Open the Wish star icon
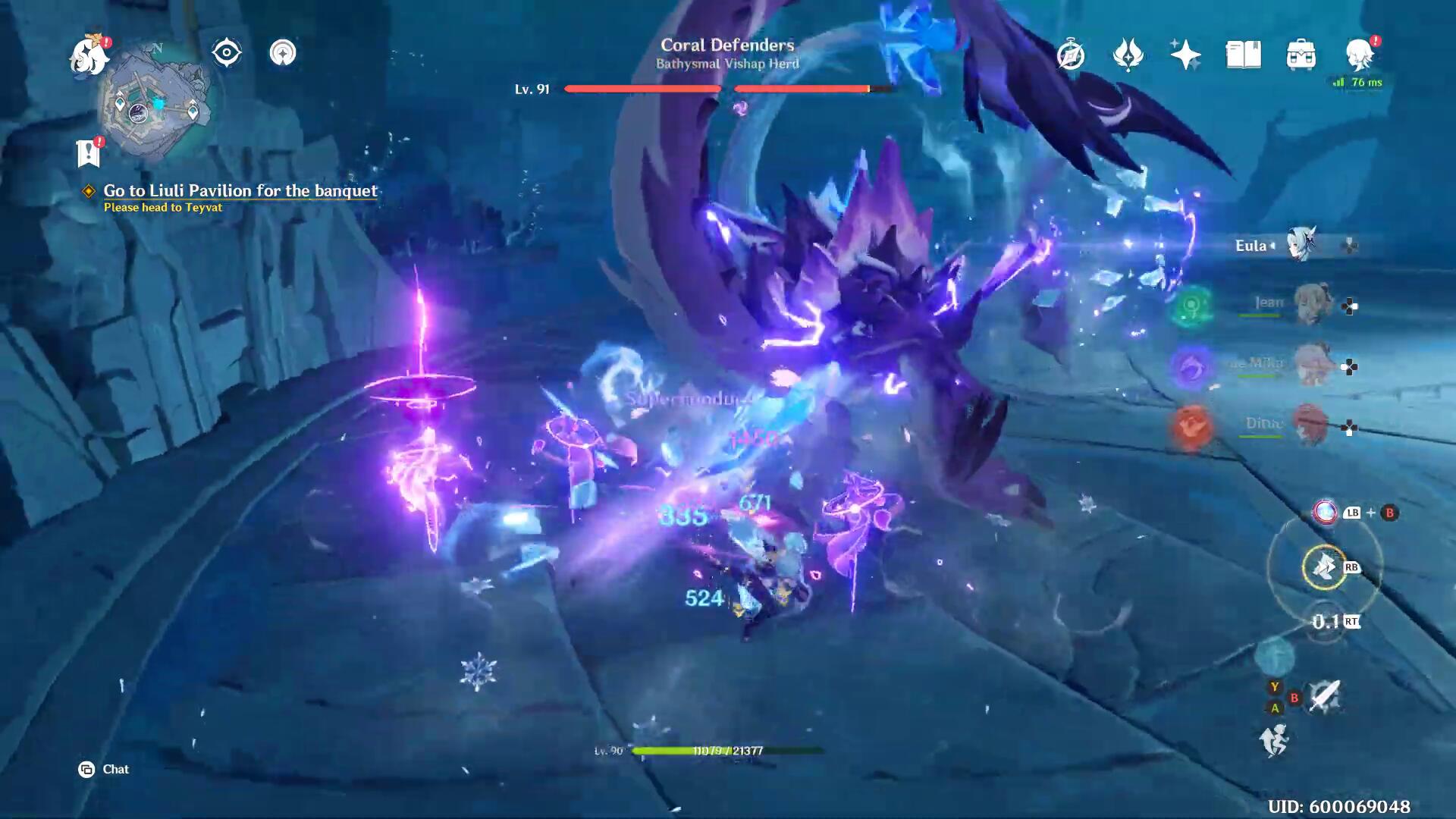This screenshot has height=819, width=1456. [1185, 55]
